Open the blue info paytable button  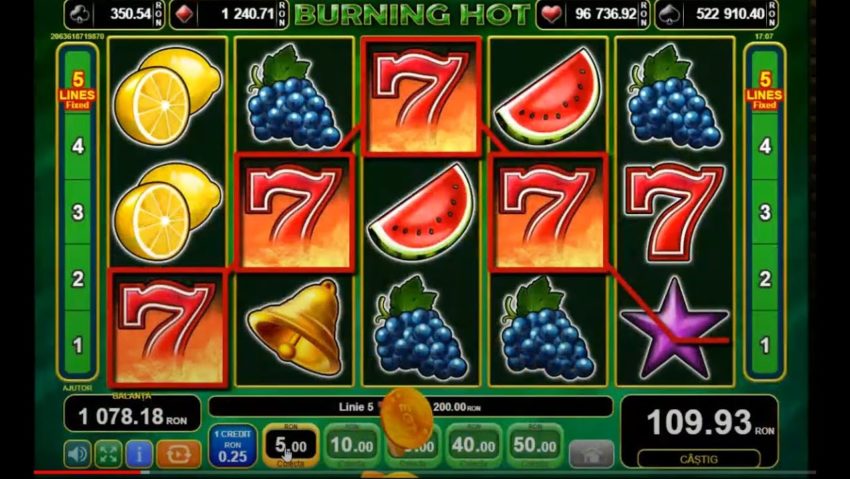(139, 453)
